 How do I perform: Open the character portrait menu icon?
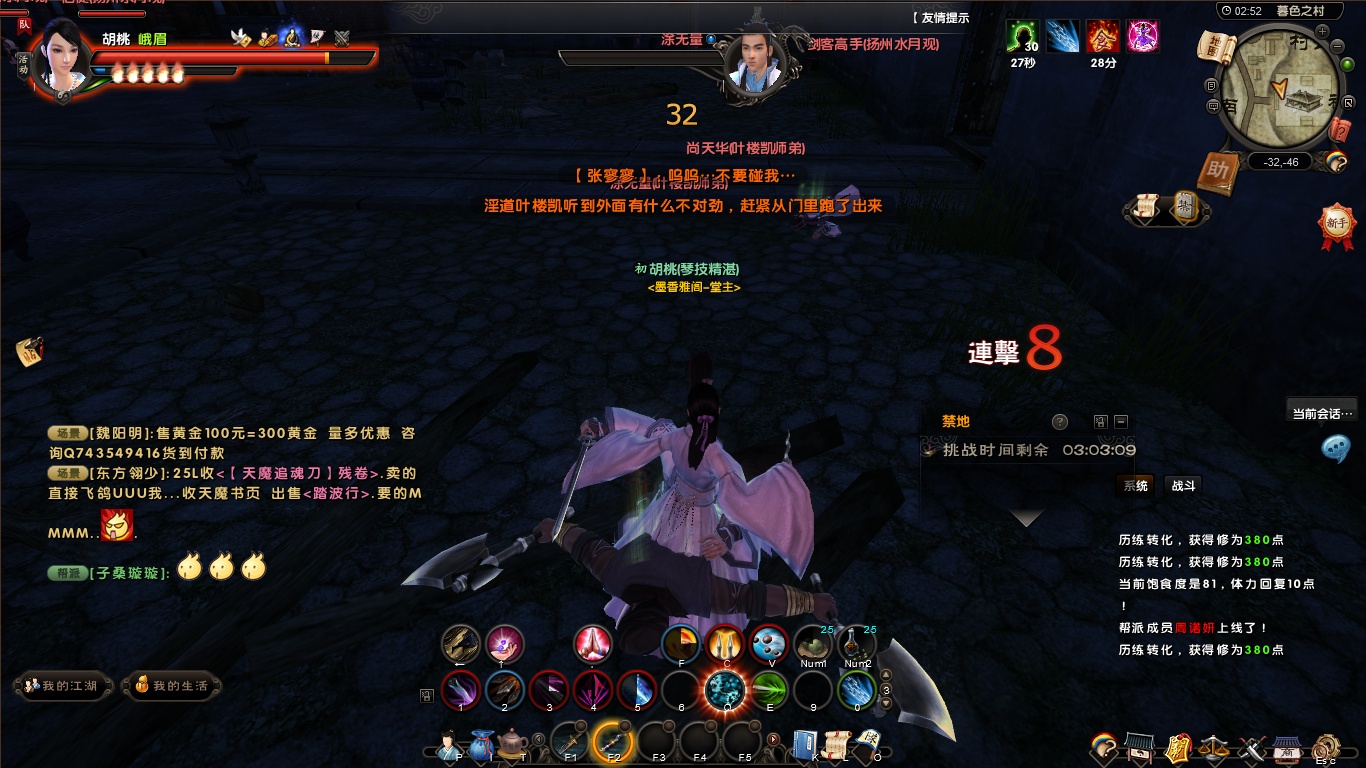(446, 745)
